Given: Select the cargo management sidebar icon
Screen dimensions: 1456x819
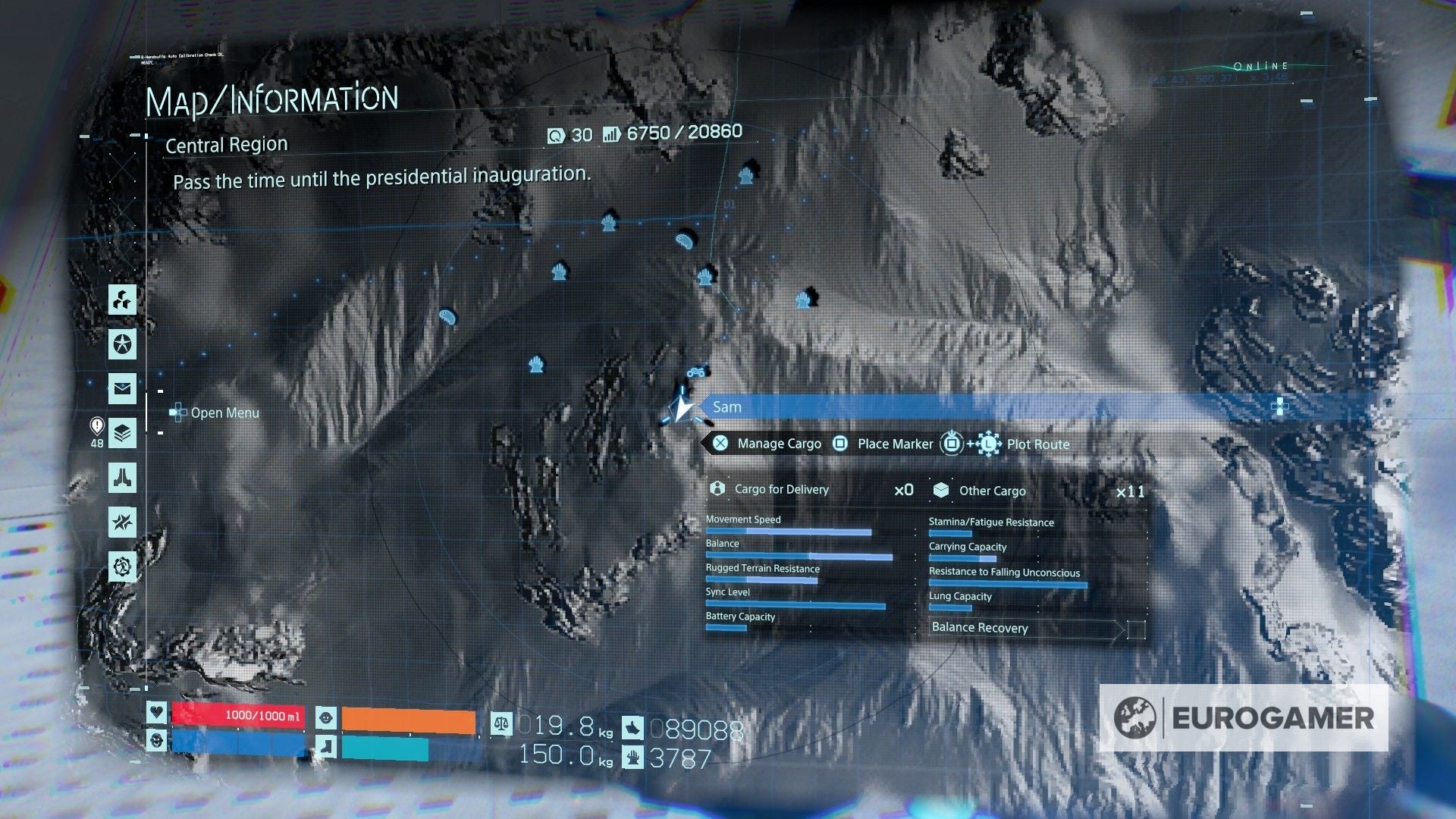Looking at the screenshot, I should [x=123, y=300].
